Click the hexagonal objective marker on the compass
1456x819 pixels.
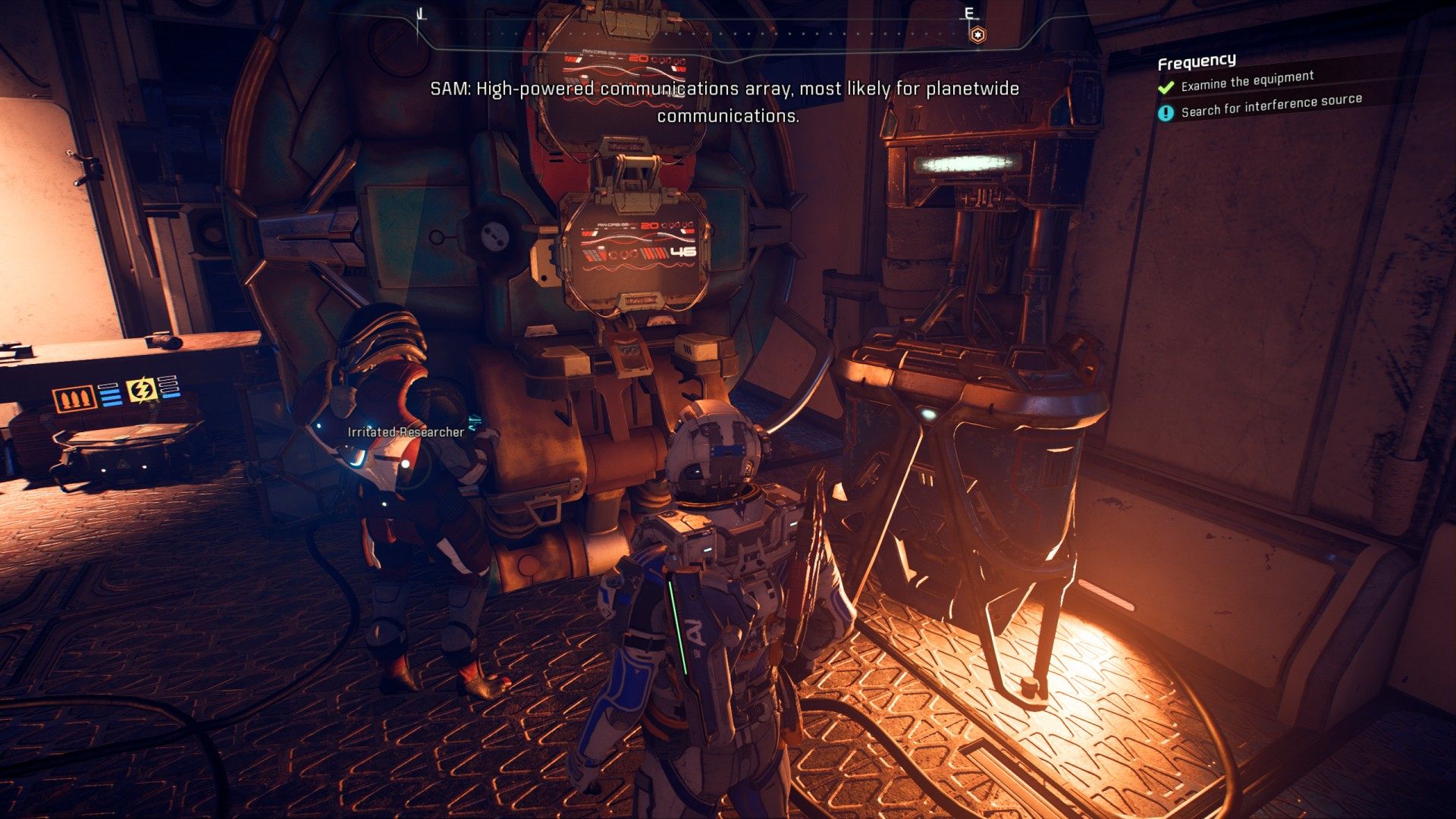point(978,35)
